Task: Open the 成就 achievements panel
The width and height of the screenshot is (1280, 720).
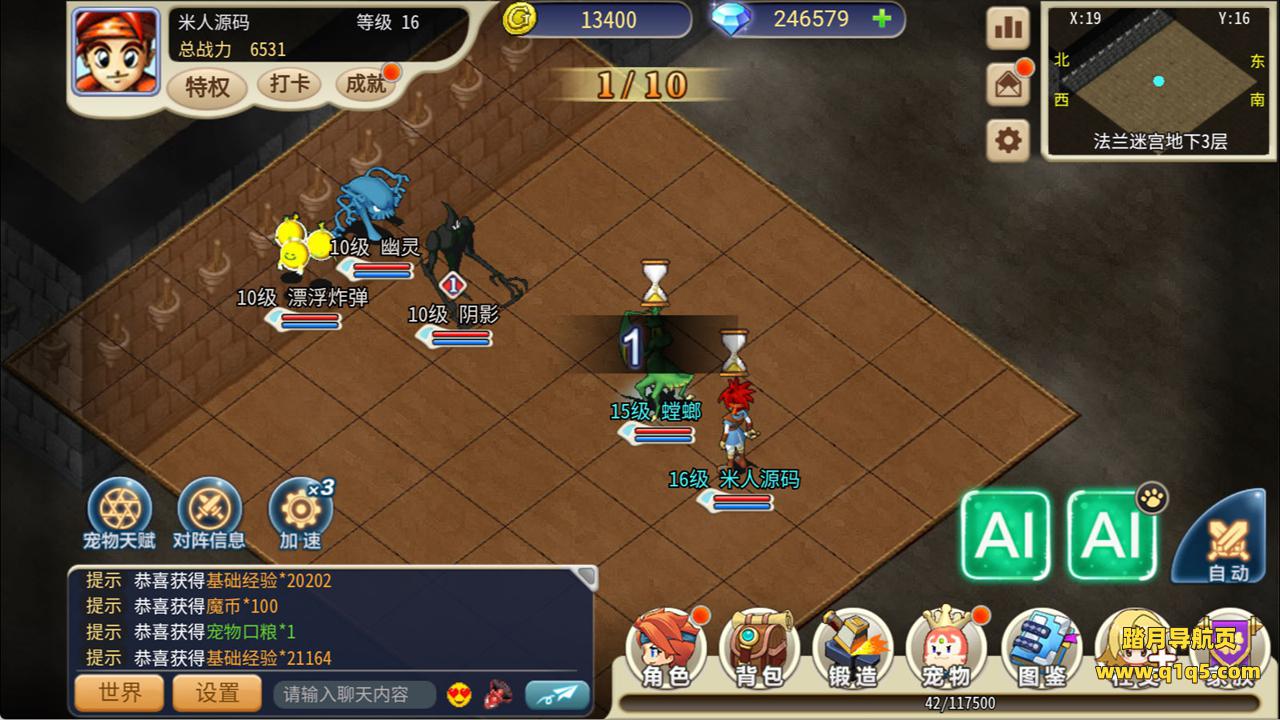Action: (x=366, y=84)
